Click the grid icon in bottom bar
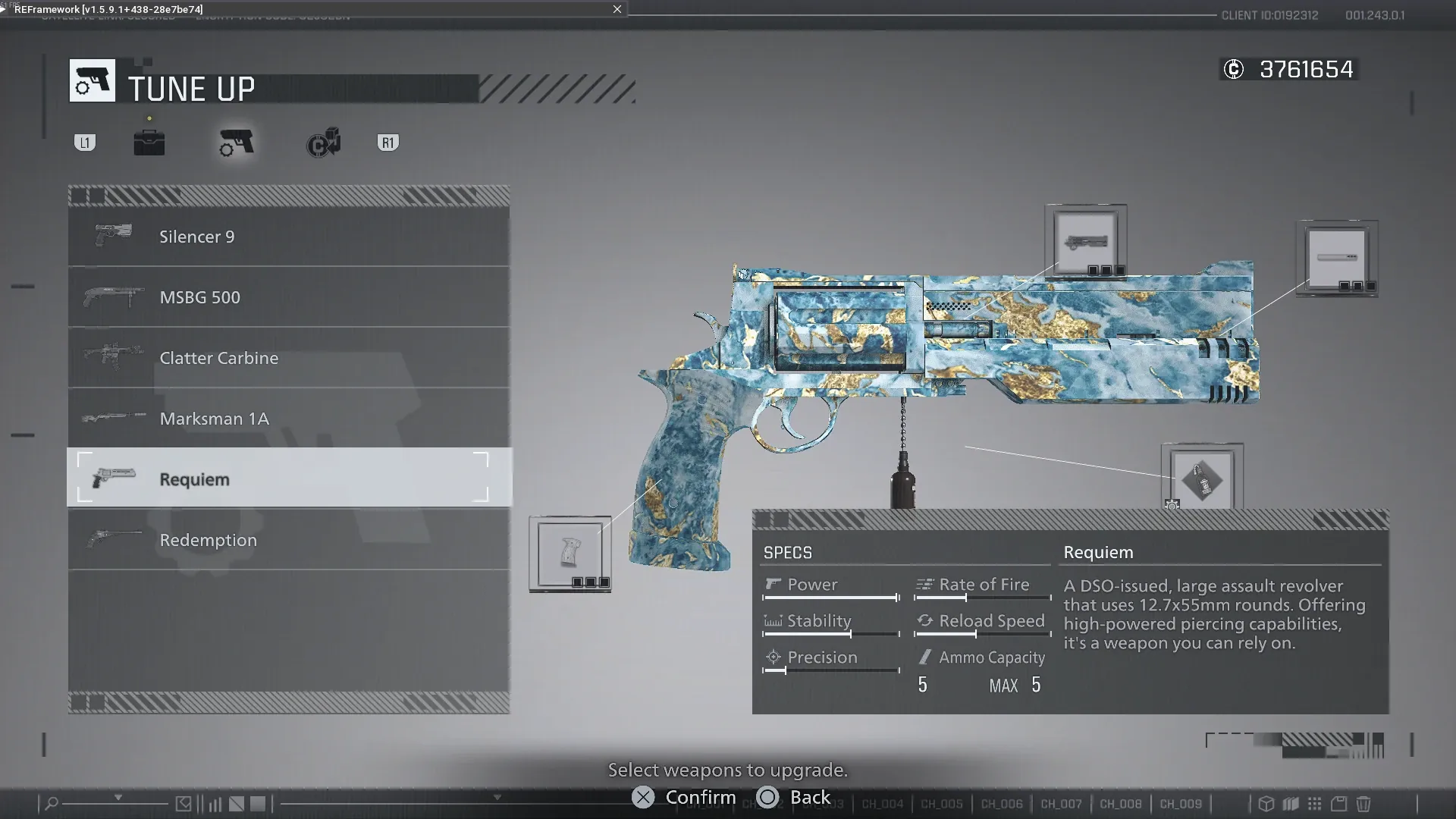Screen dimensions: 1456x819 [1313, 804]
